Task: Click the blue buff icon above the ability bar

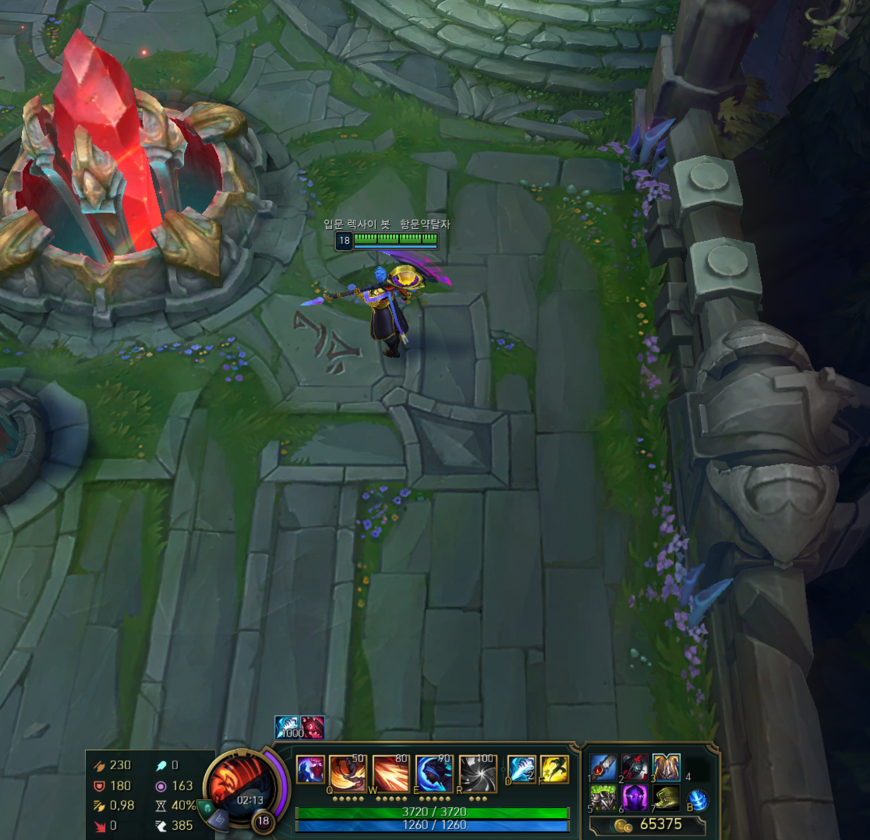Action: (x=287, y=727)
